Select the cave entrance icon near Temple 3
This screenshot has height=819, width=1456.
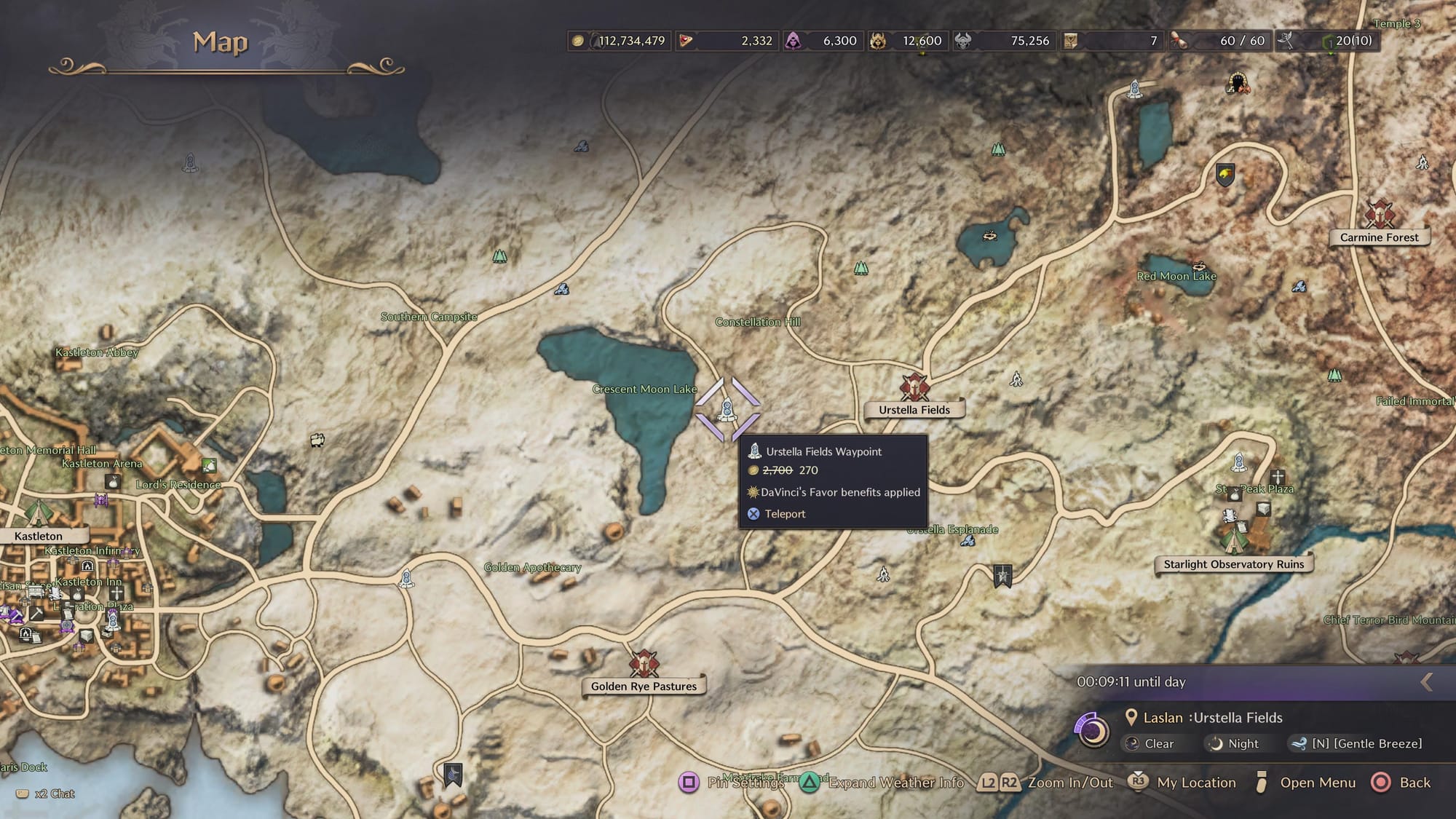coord(1238,84)
